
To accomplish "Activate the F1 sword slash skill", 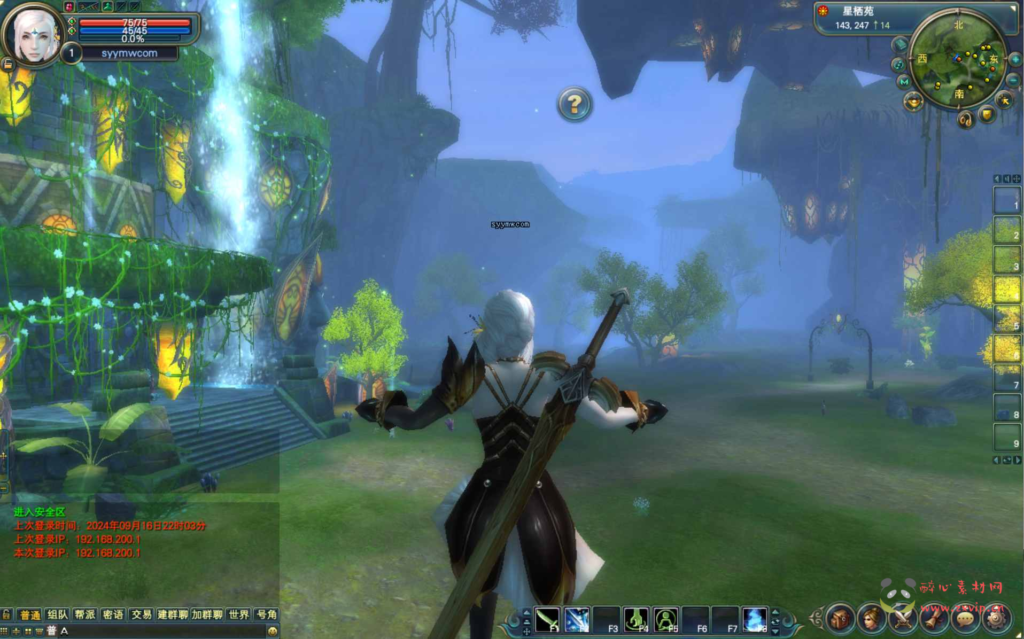I will pyautogui.click(x=547, y=619).
